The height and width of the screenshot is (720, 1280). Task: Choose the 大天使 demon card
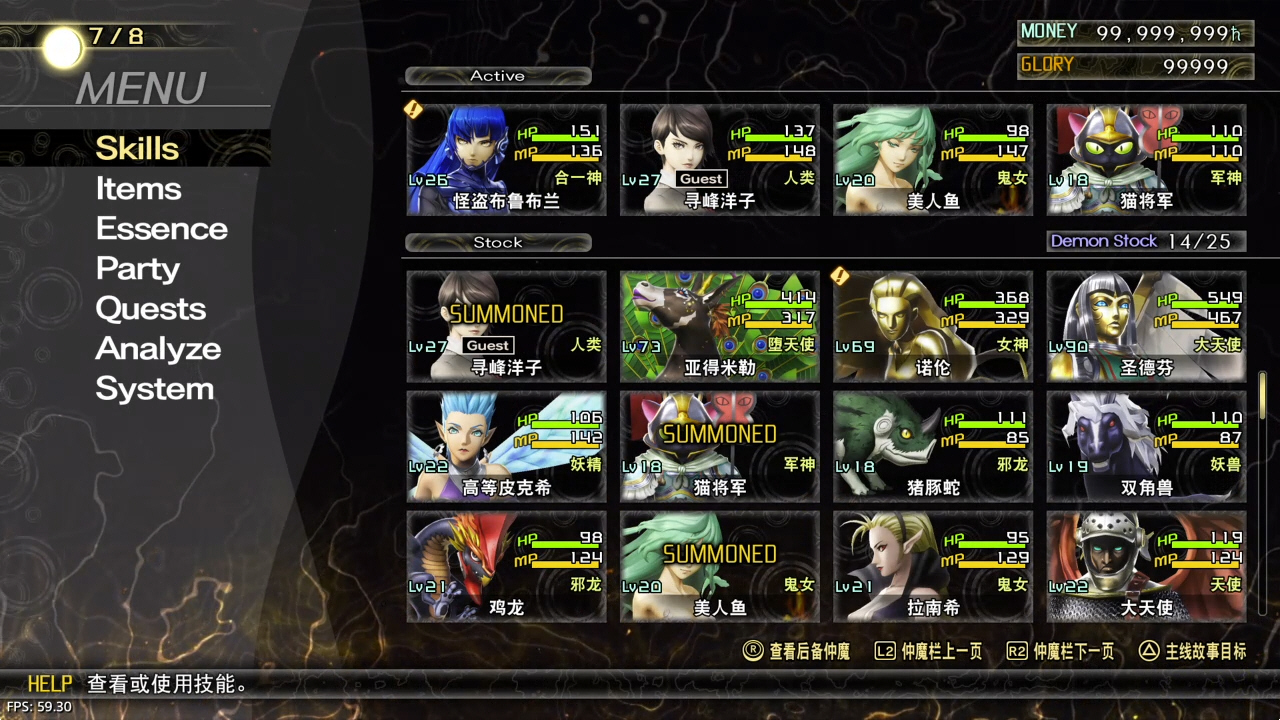[x=1146, y=567]
